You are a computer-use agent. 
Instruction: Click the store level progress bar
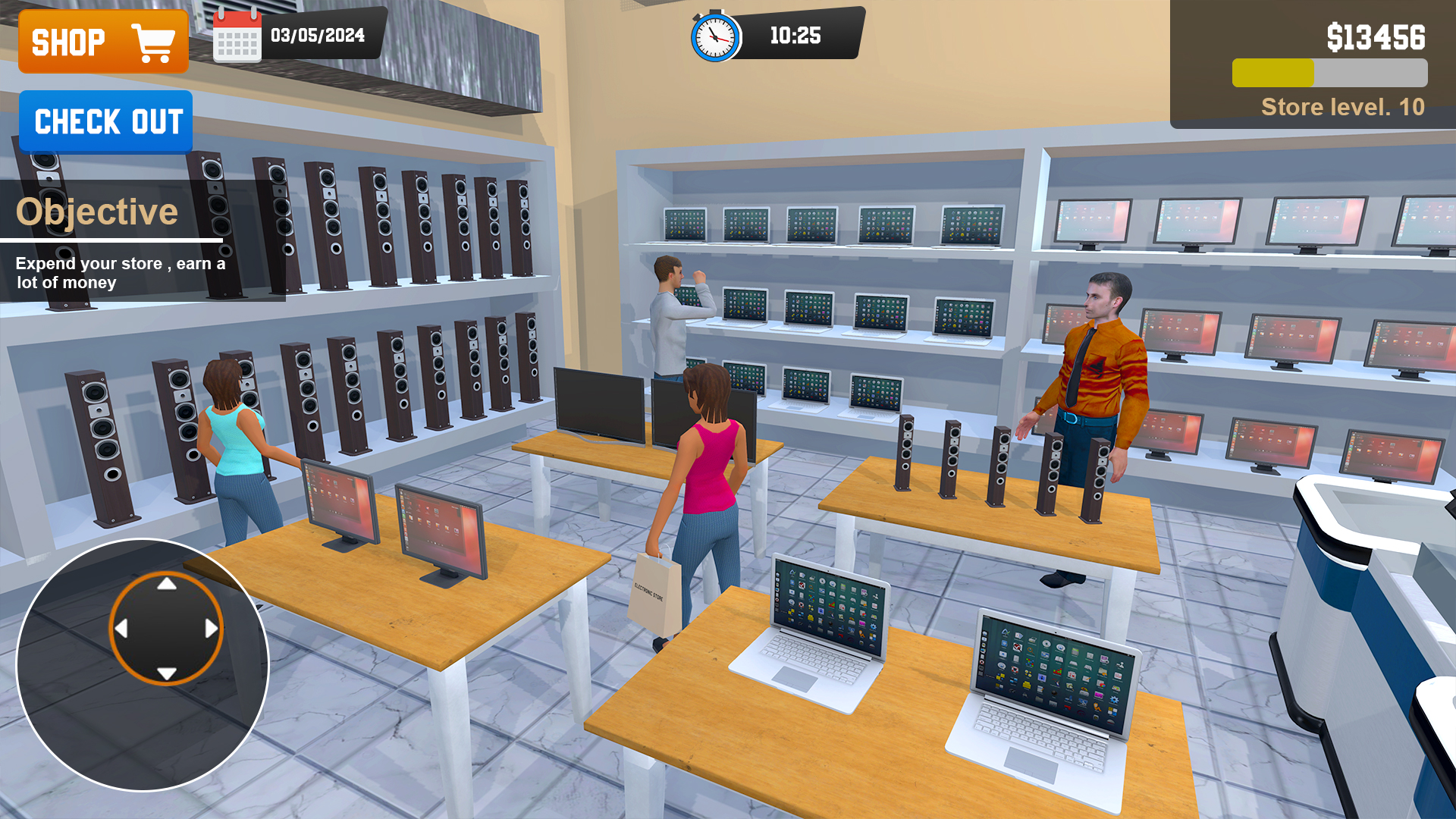coord(1329,72)
